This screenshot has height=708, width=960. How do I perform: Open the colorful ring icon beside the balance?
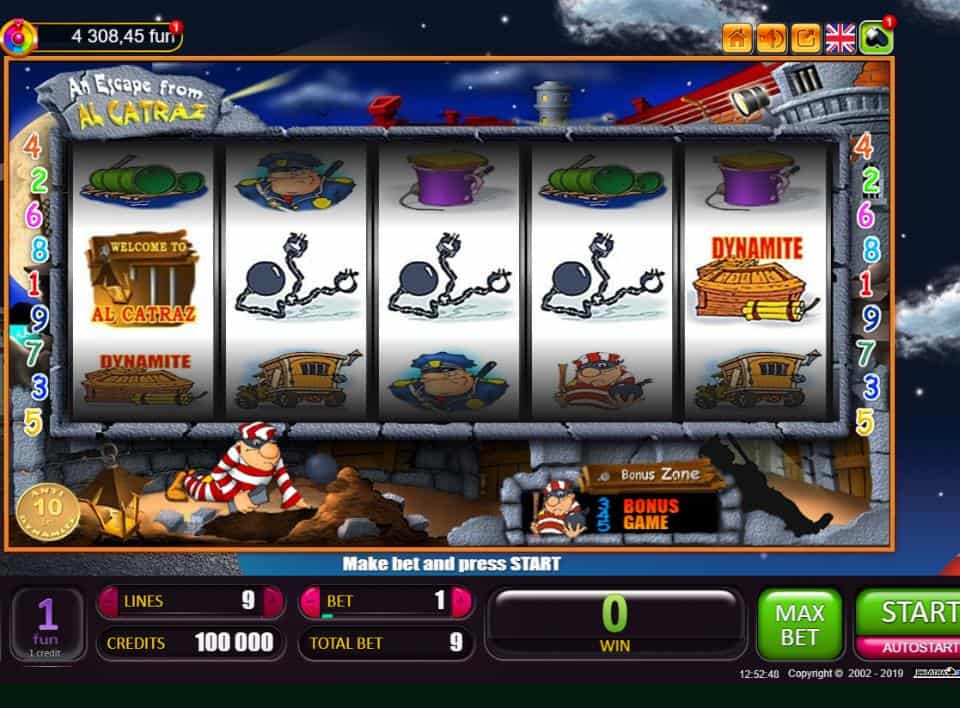pos(19,39)
